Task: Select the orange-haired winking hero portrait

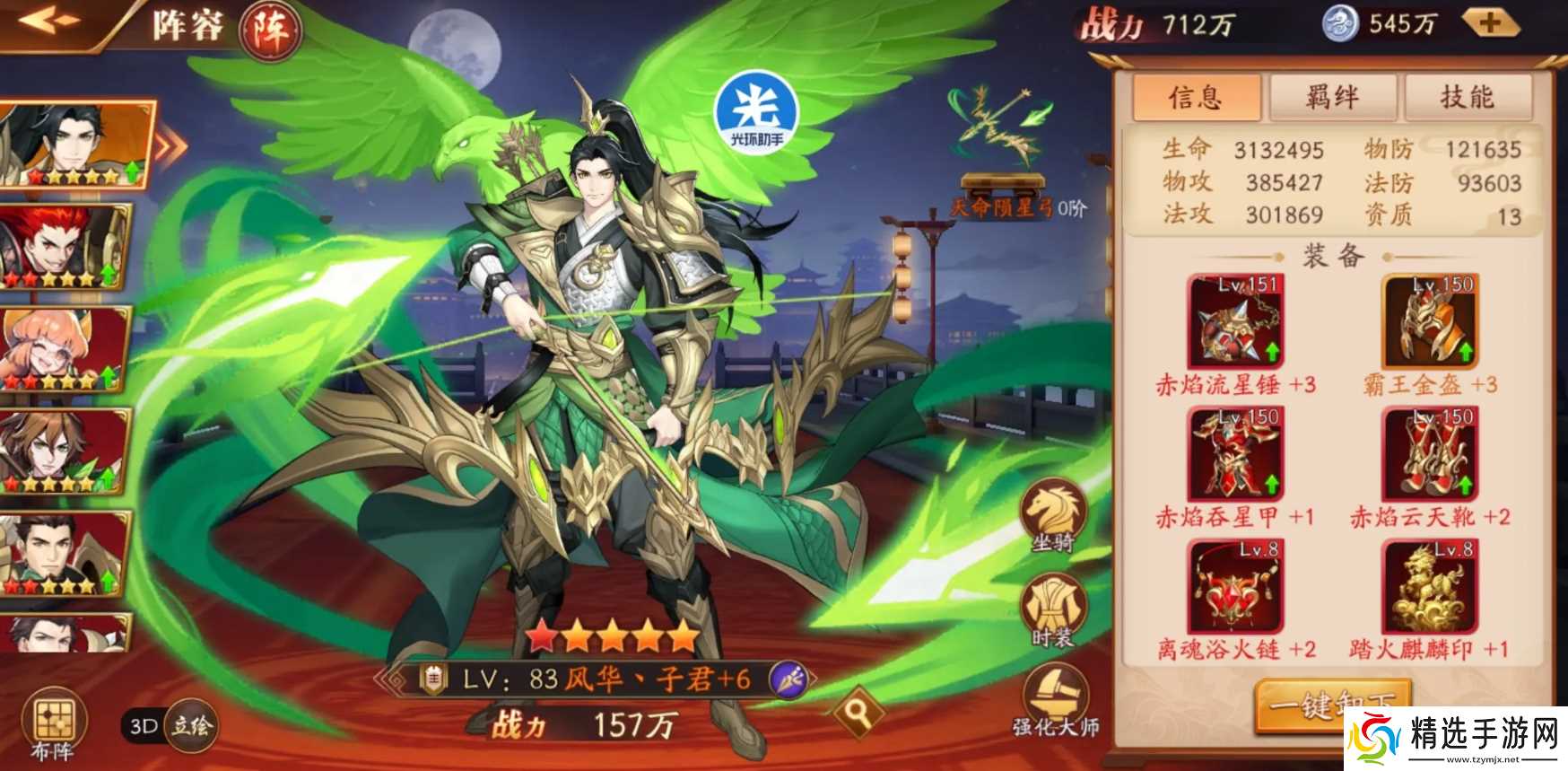Action: point(63,348)
